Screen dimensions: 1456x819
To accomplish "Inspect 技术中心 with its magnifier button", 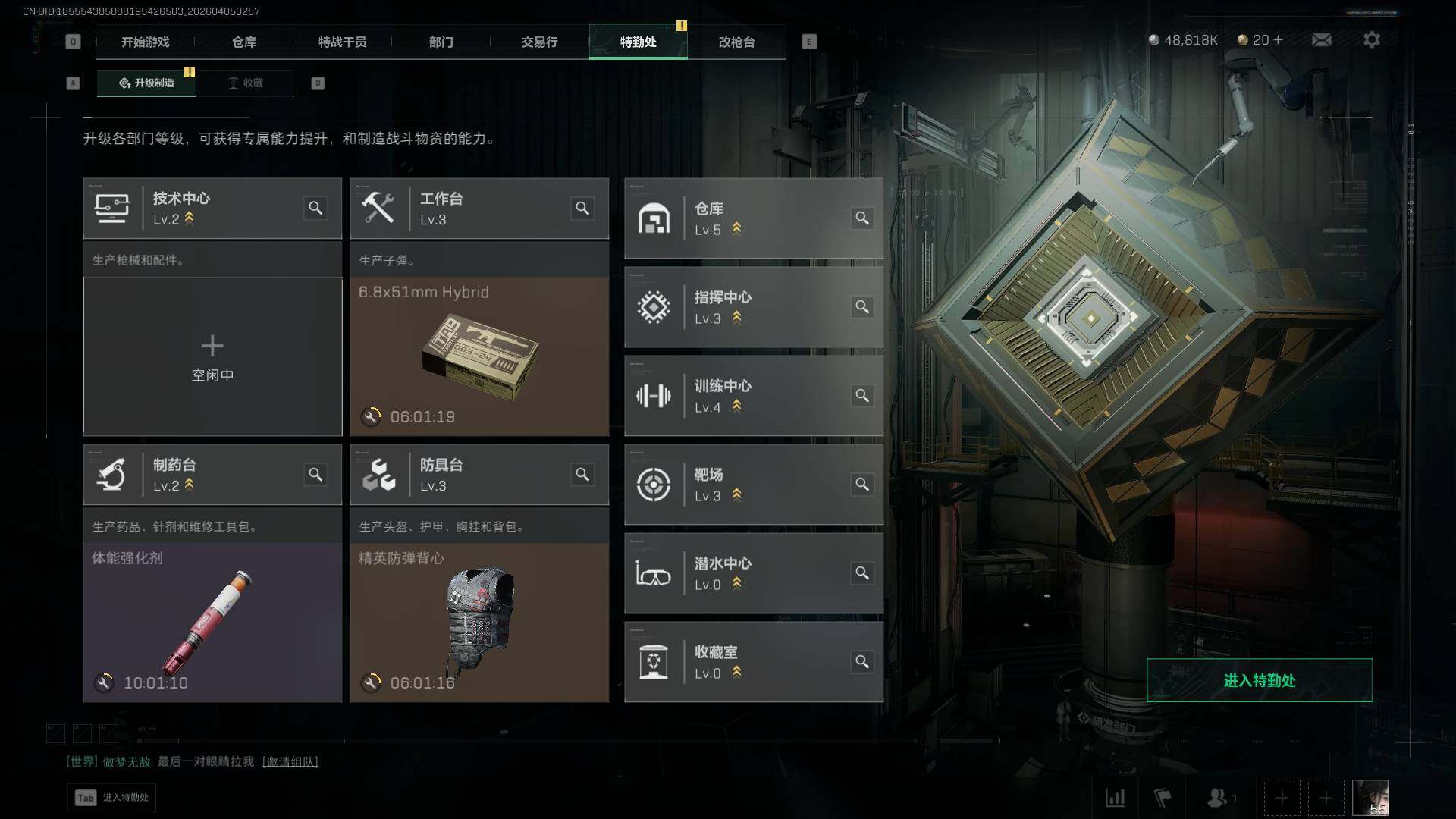I will coord(315,208).
